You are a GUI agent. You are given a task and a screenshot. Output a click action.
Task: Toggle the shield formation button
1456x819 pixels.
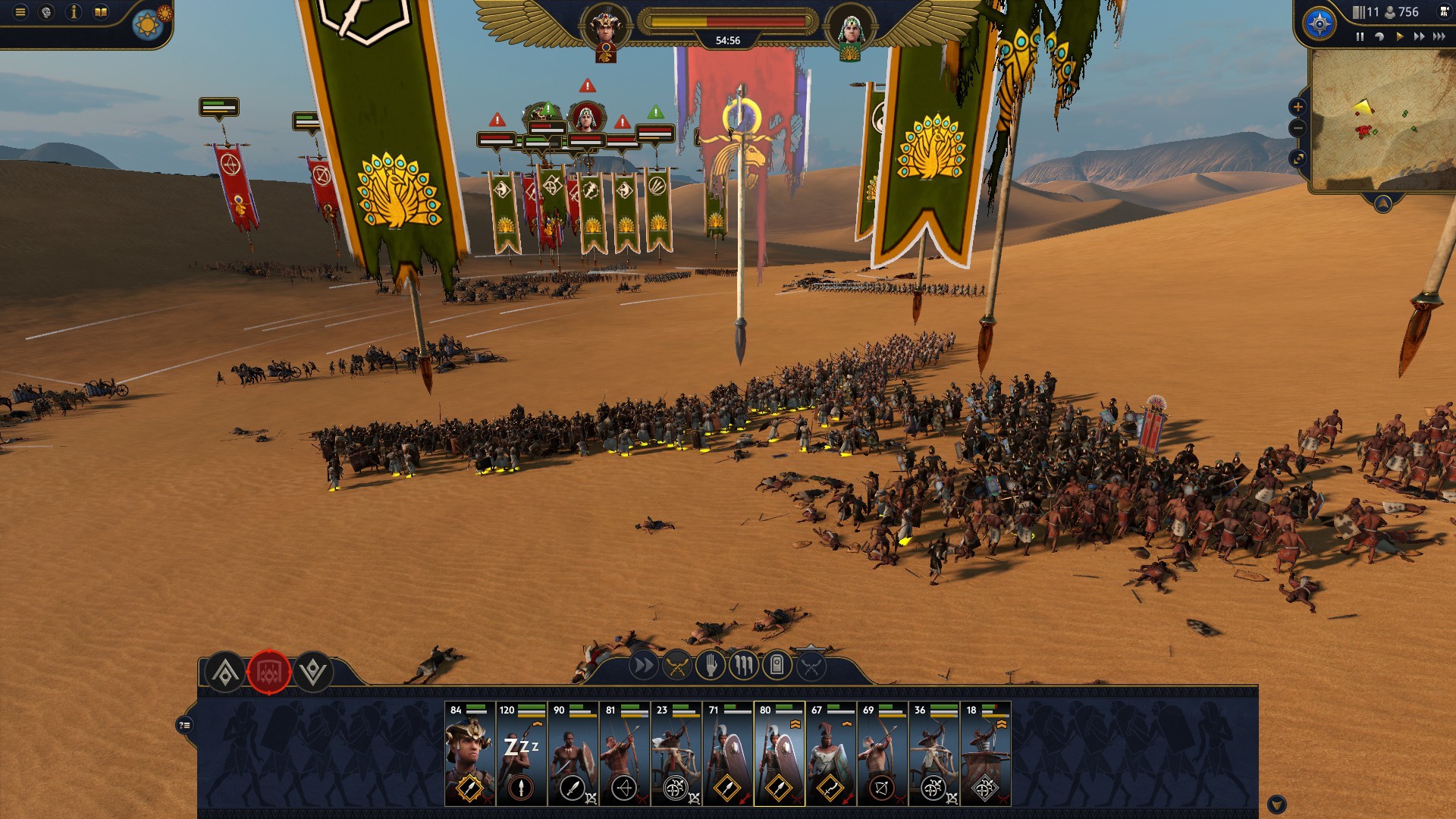pos(777,667)
